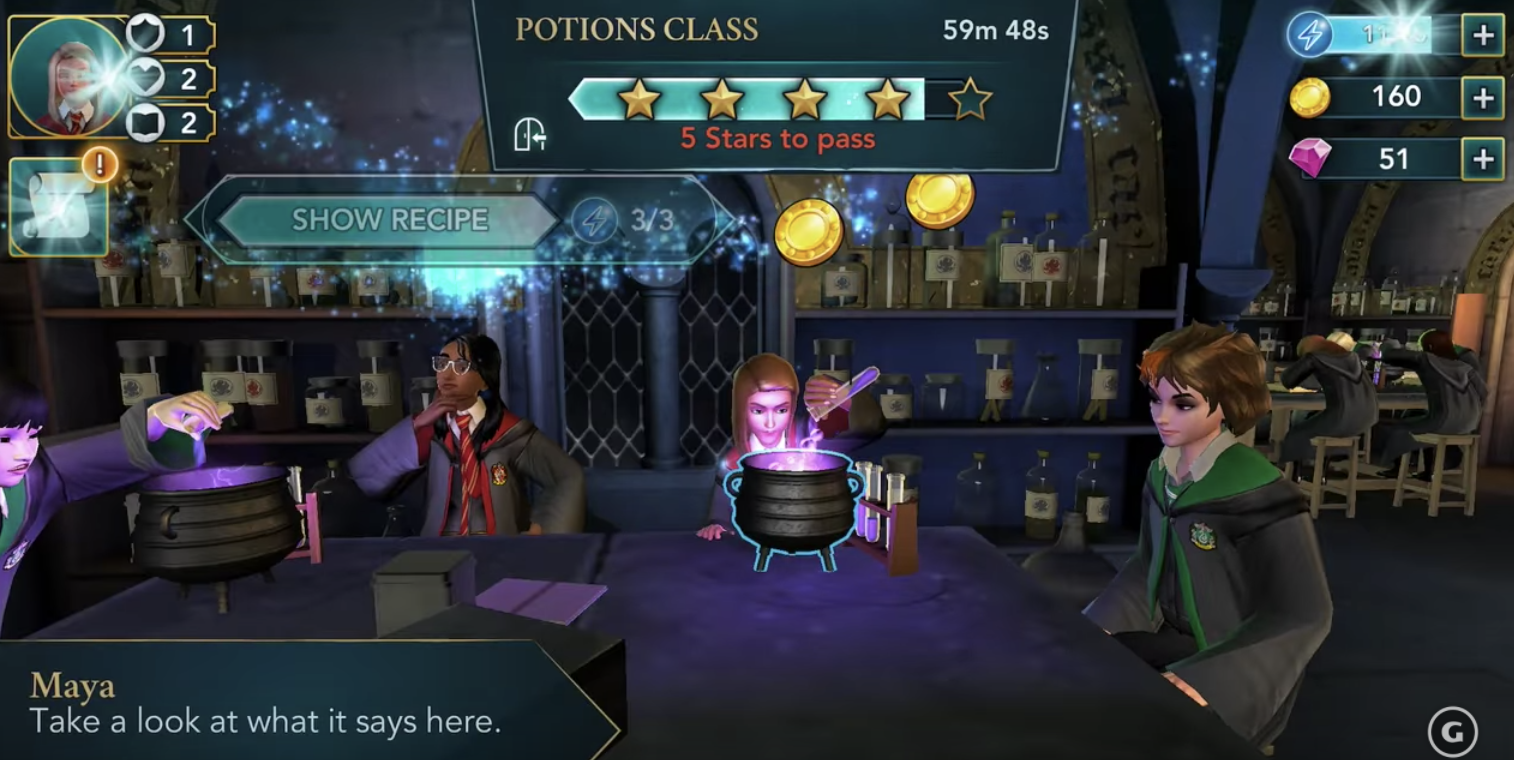Advance Maya's dialogue box
The width and height of the screenshot is (1514, 760).
(x=300, y=703)
